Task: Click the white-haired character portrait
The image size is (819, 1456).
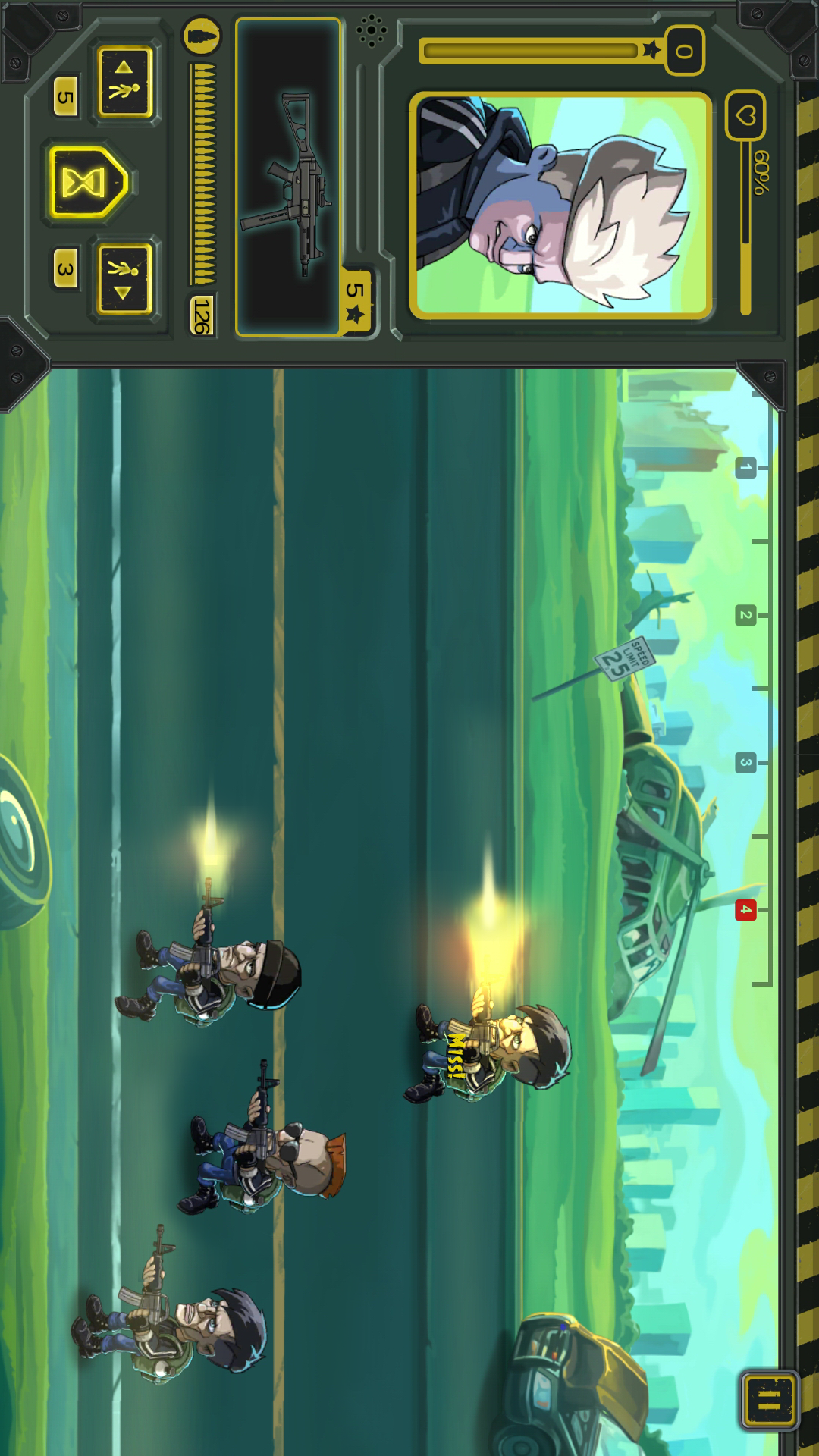Action: [560, 206]
